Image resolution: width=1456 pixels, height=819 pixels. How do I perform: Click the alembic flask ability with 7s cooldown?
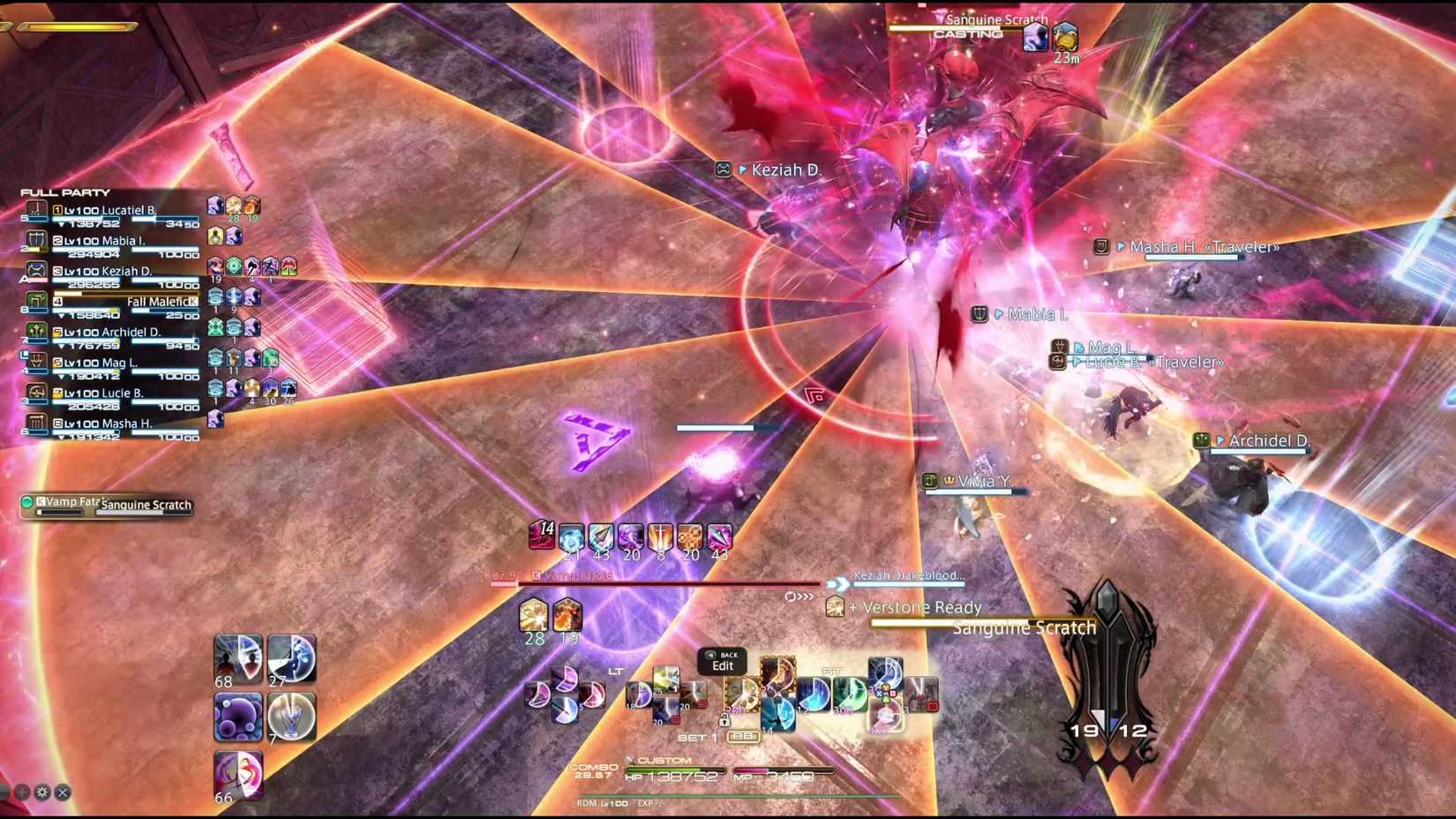pyautogui.click(x=291, y=715)
